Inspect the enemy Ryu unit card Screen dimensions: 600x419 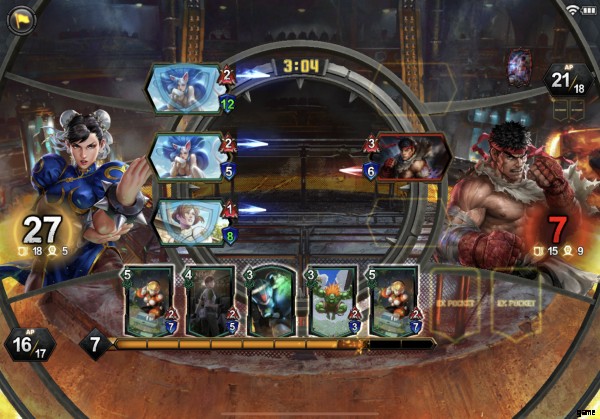410,157
